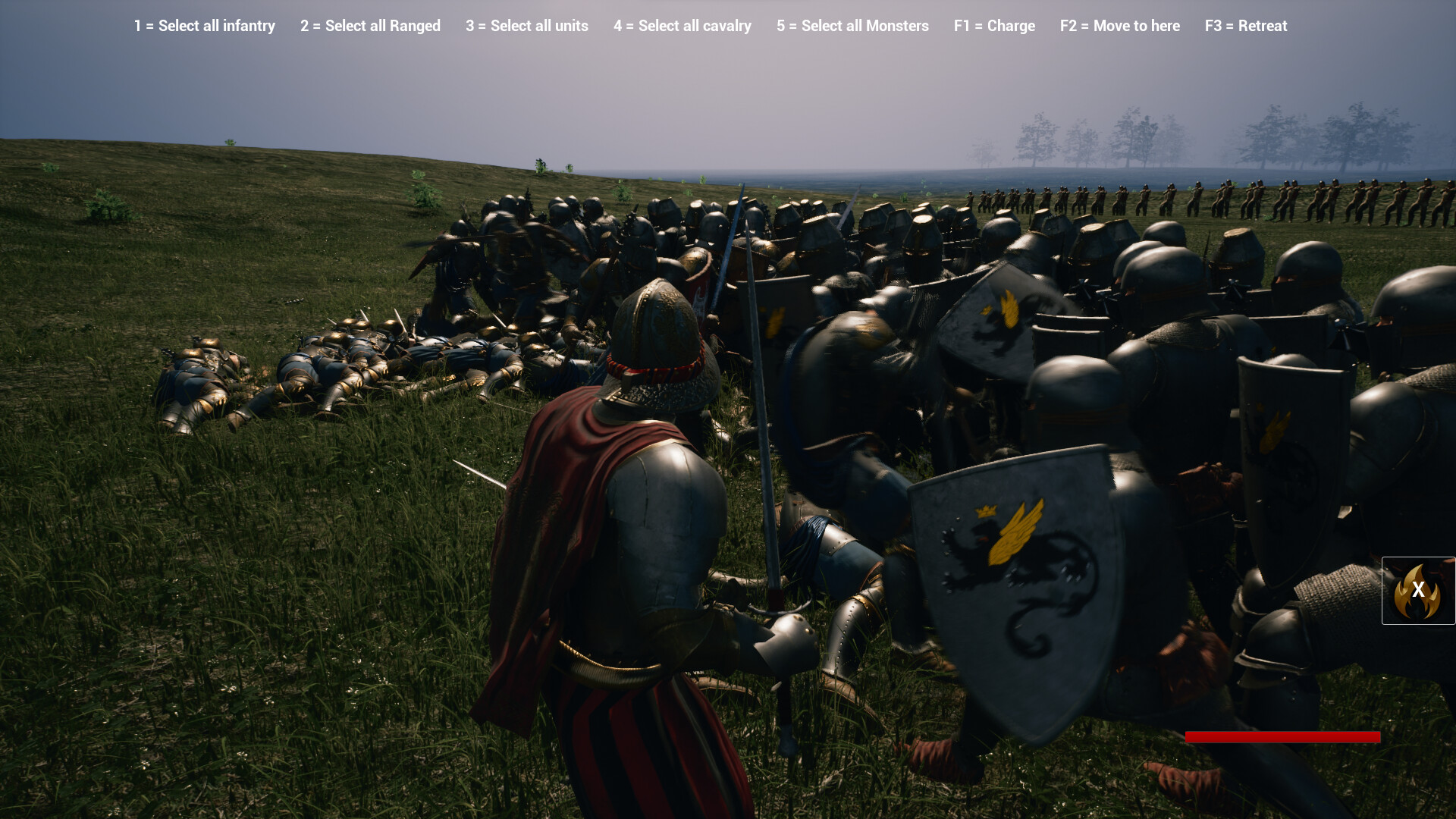
Task: Pick Select all cavalry command
Action: click(x=682, y=26)
